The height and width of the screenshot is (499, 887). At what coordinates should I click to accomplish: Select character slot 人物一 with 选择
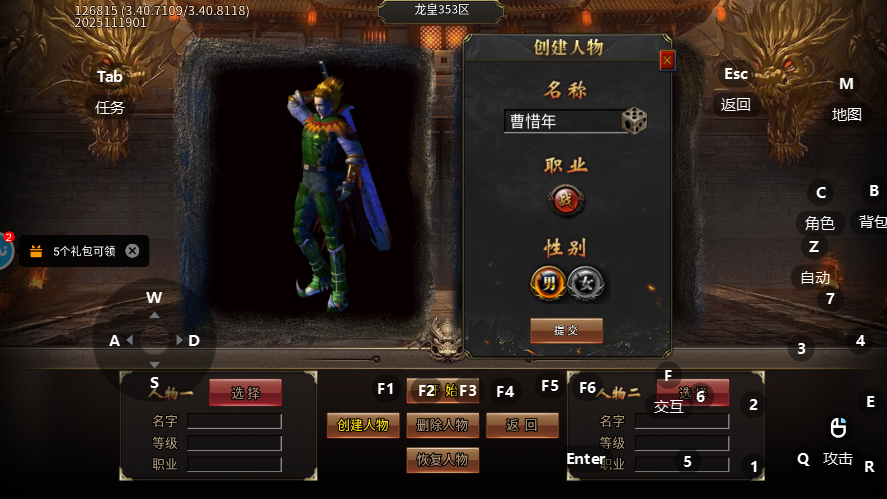[245, 393]
